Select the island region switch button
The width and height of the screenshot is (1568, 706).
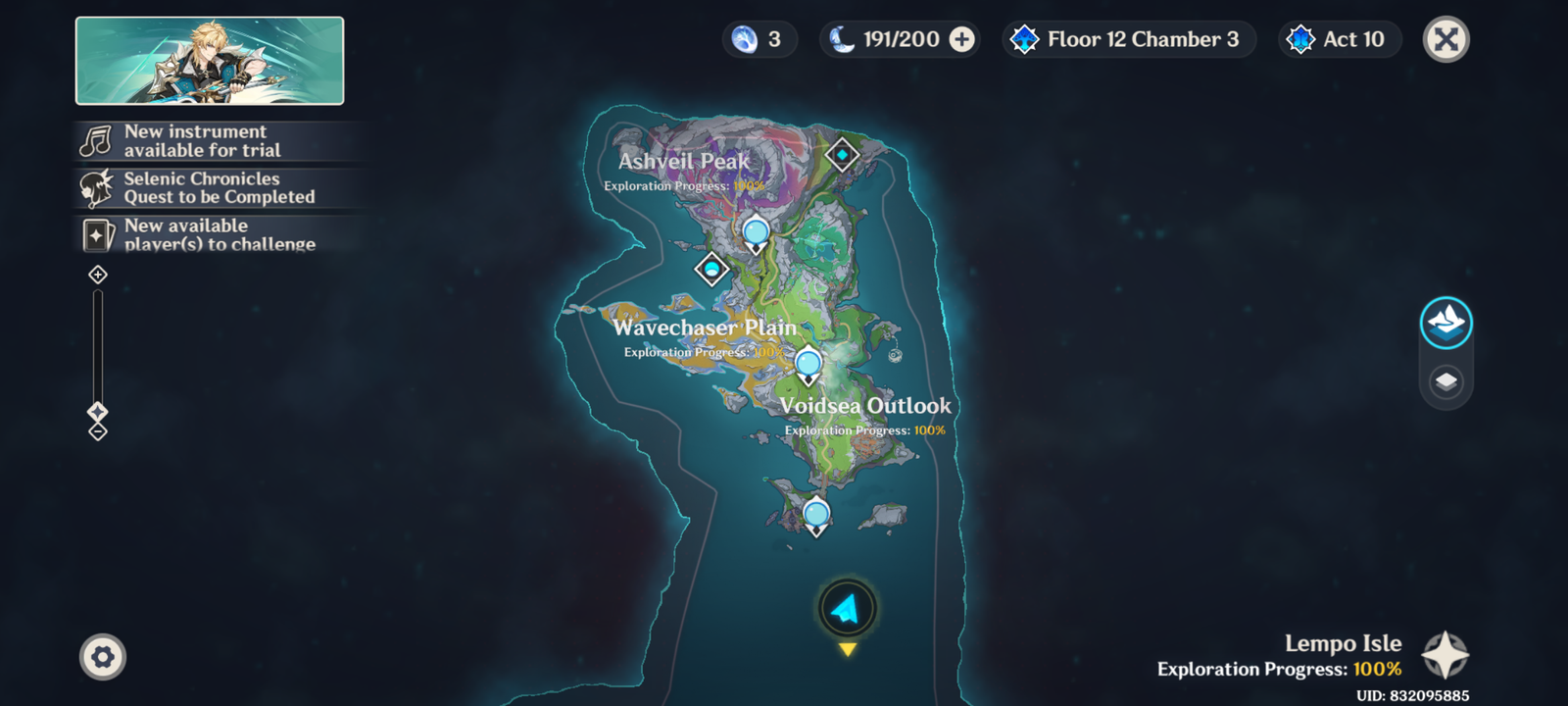[1445, 323]
